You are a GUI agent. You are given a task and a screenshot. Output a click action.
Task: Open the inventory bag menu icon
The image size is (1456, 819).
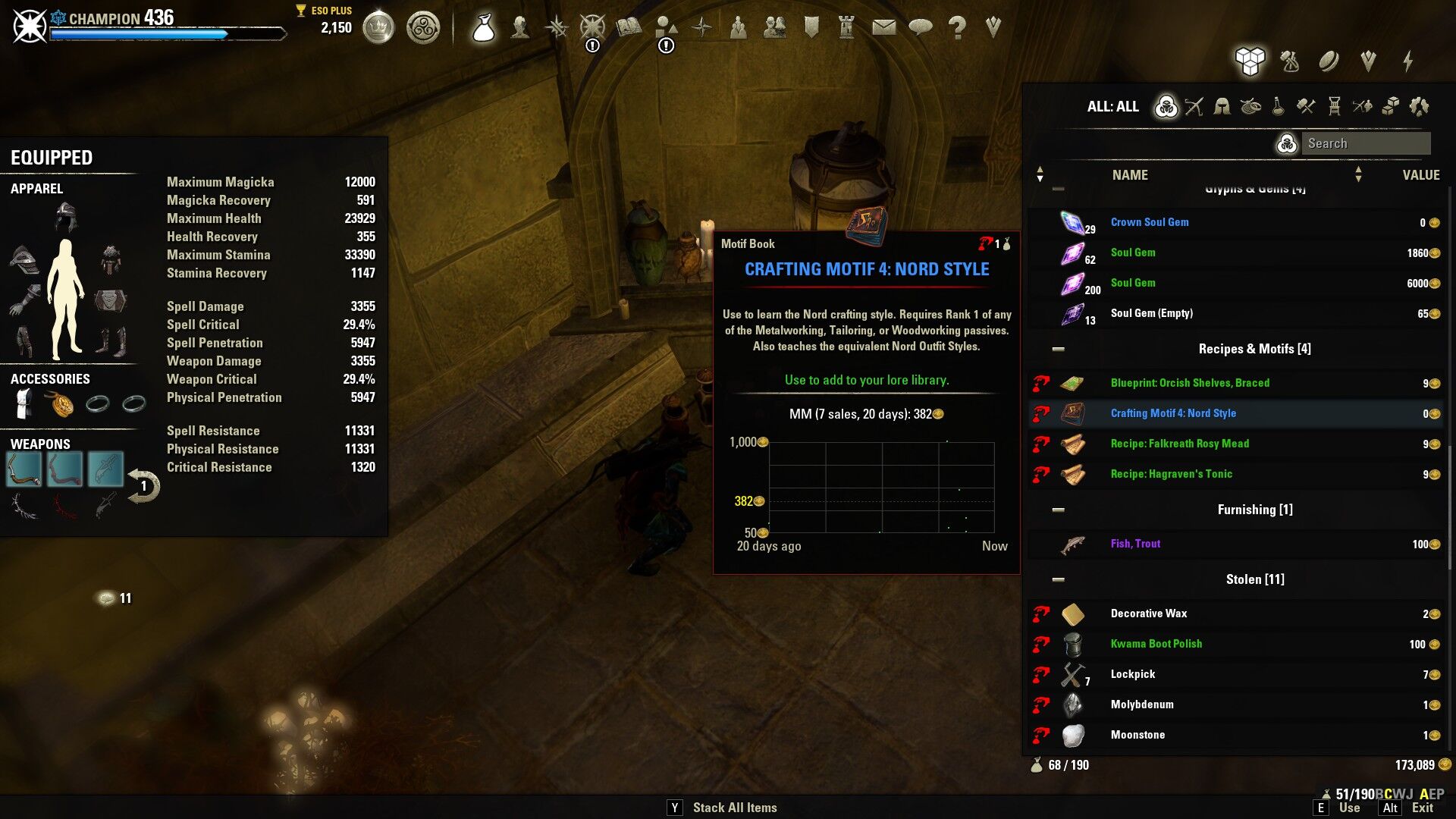[483, 28]
